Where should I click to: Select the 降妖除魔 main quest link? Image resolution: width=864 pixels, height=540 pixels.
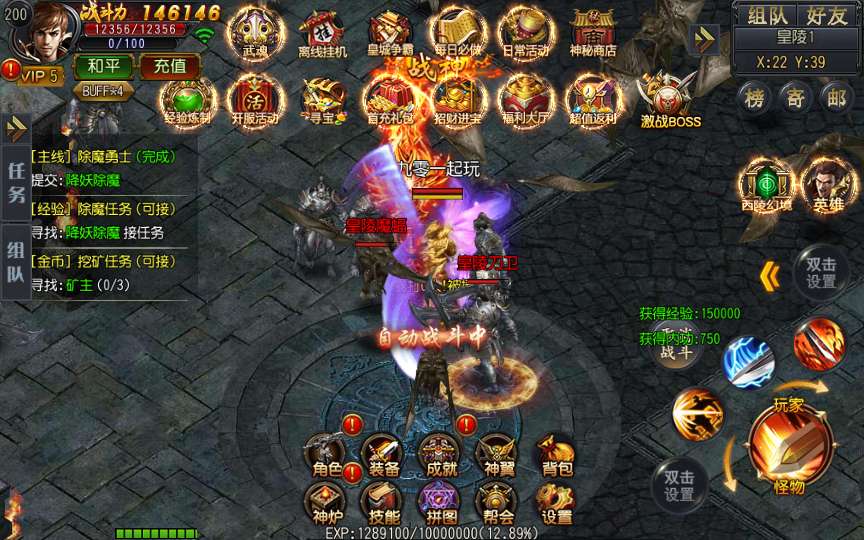[x=92, y=180]
